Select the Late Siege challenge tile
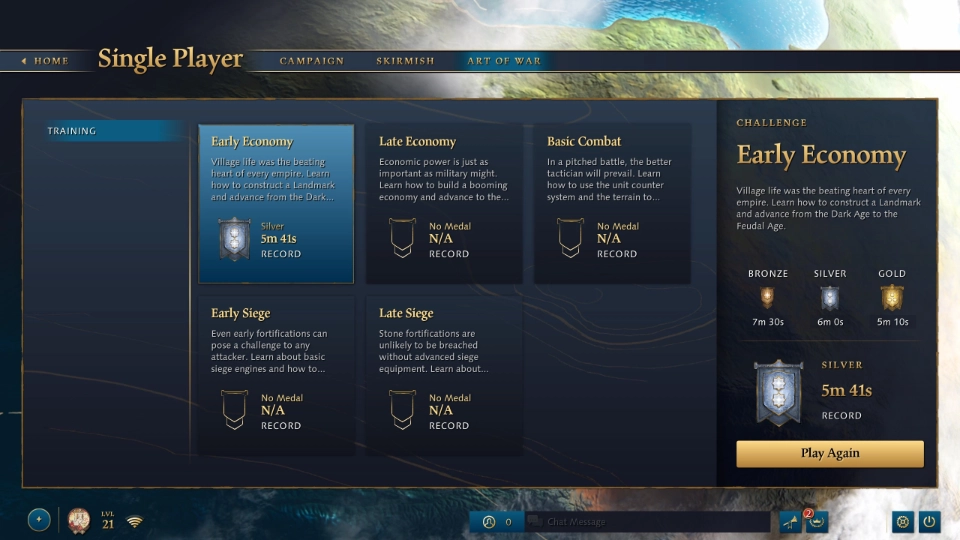Image resolution: width=960 pixels, height=540 pixels. coord(444,376)
